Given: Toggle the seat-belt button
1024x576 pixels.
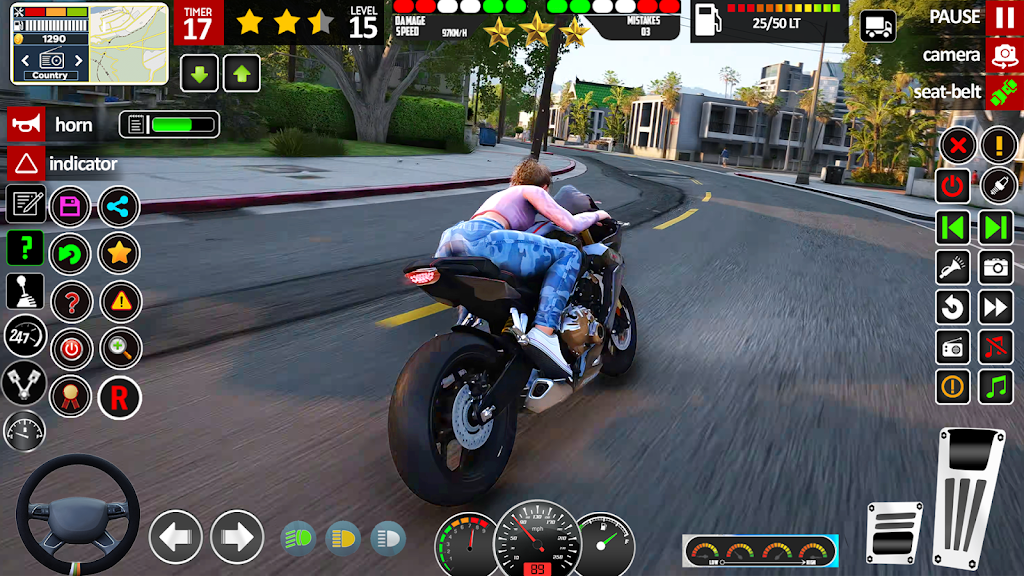Looking at the screenshot, I should click(1002, 92).
